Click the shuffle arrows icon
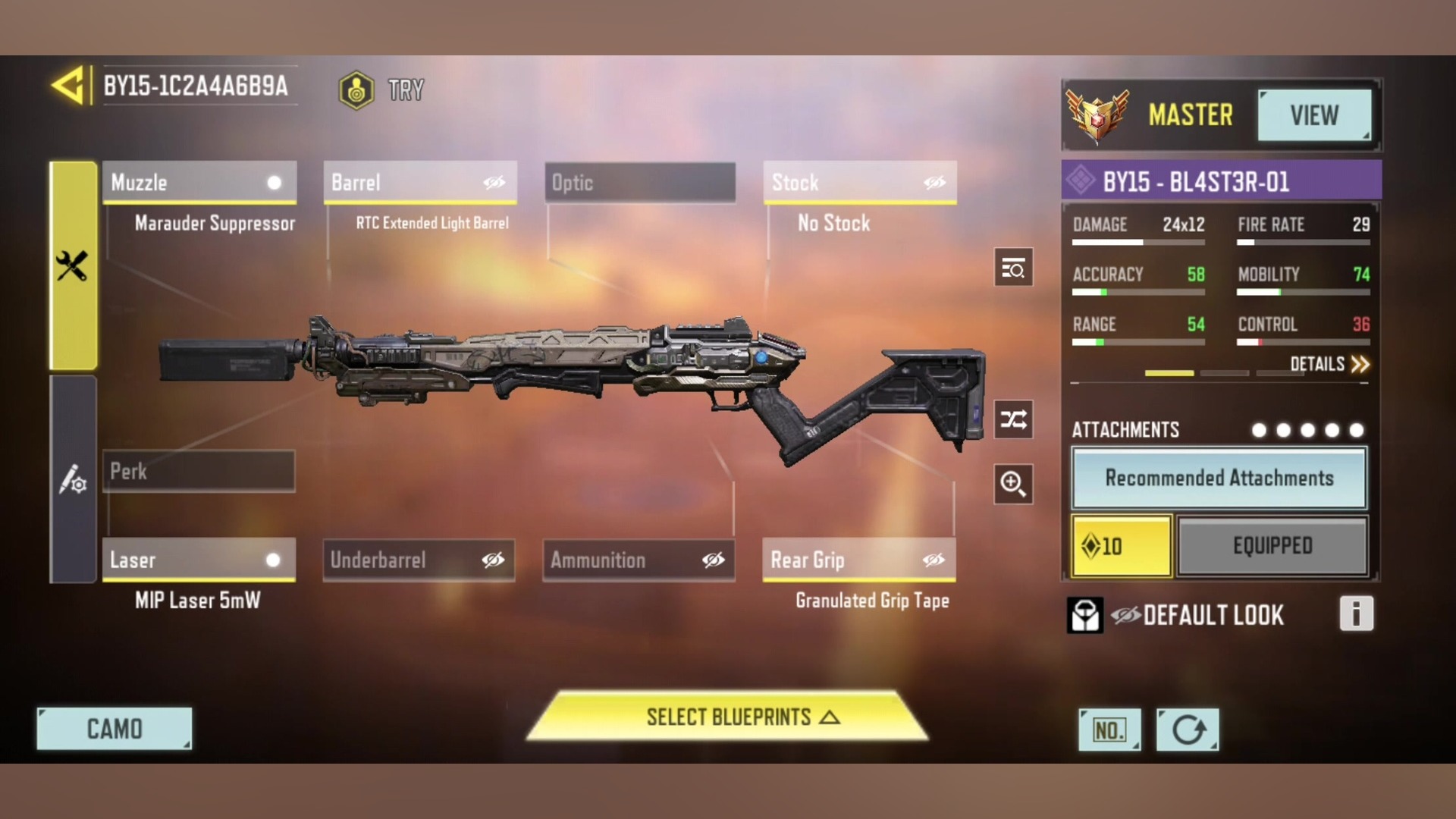Viewport: 1456px width, 819px height. [1013, 419]
